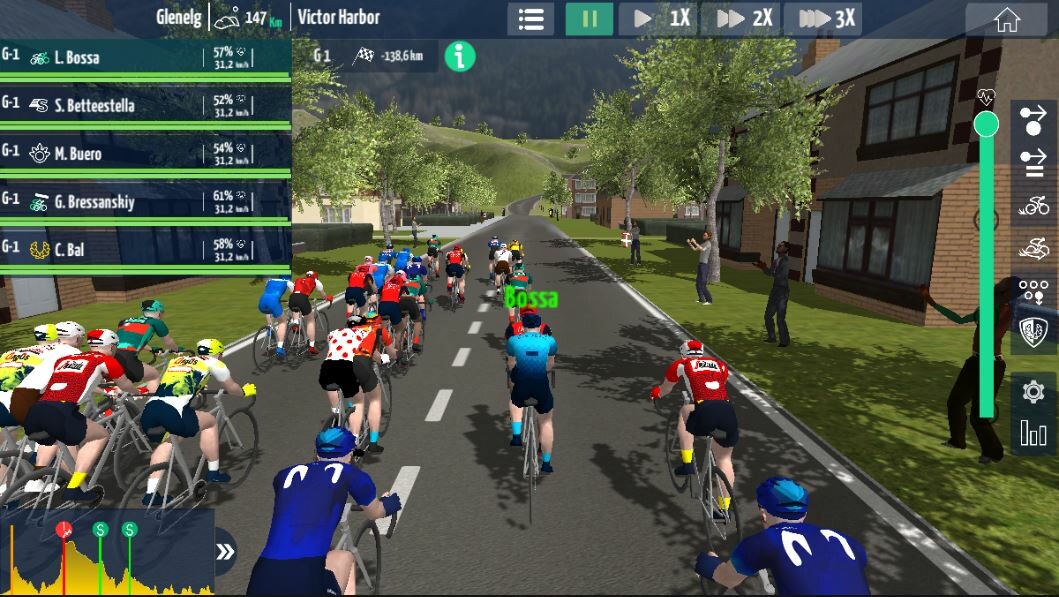The width and height of the screenshot is (1059, 597).
Task: Return to home screen via house icon
Action: tap(1006, 19)
